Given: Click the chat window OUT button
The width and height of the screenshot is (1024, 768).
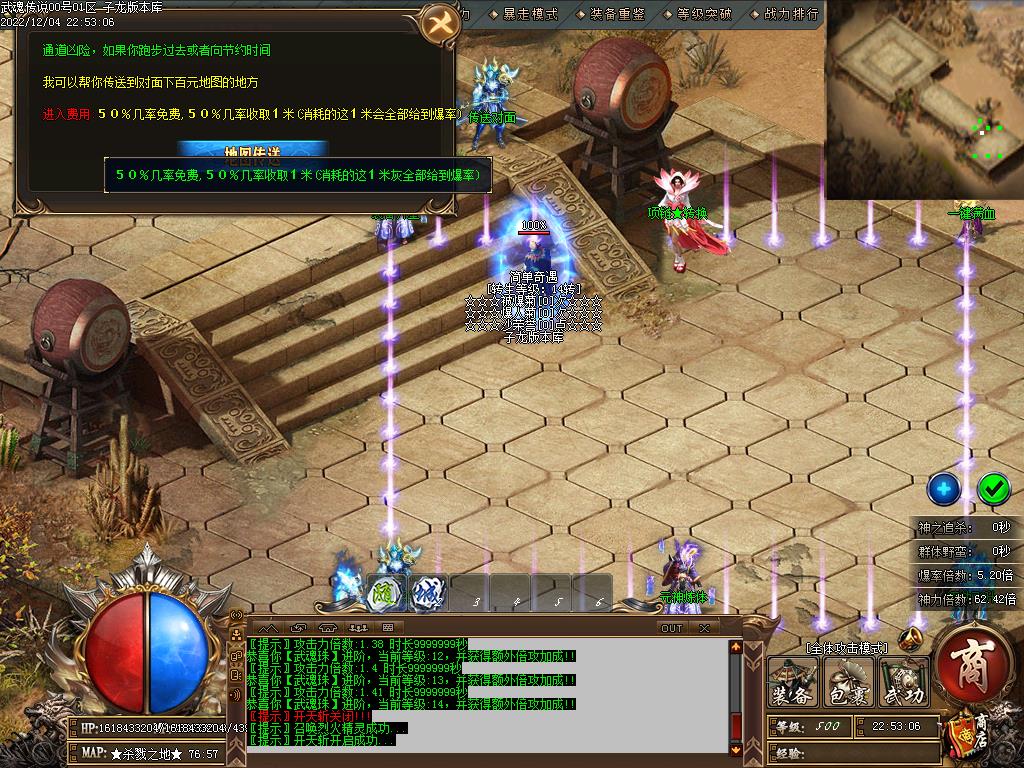Looking at the screenshot, I should click(x=671, y=628).
